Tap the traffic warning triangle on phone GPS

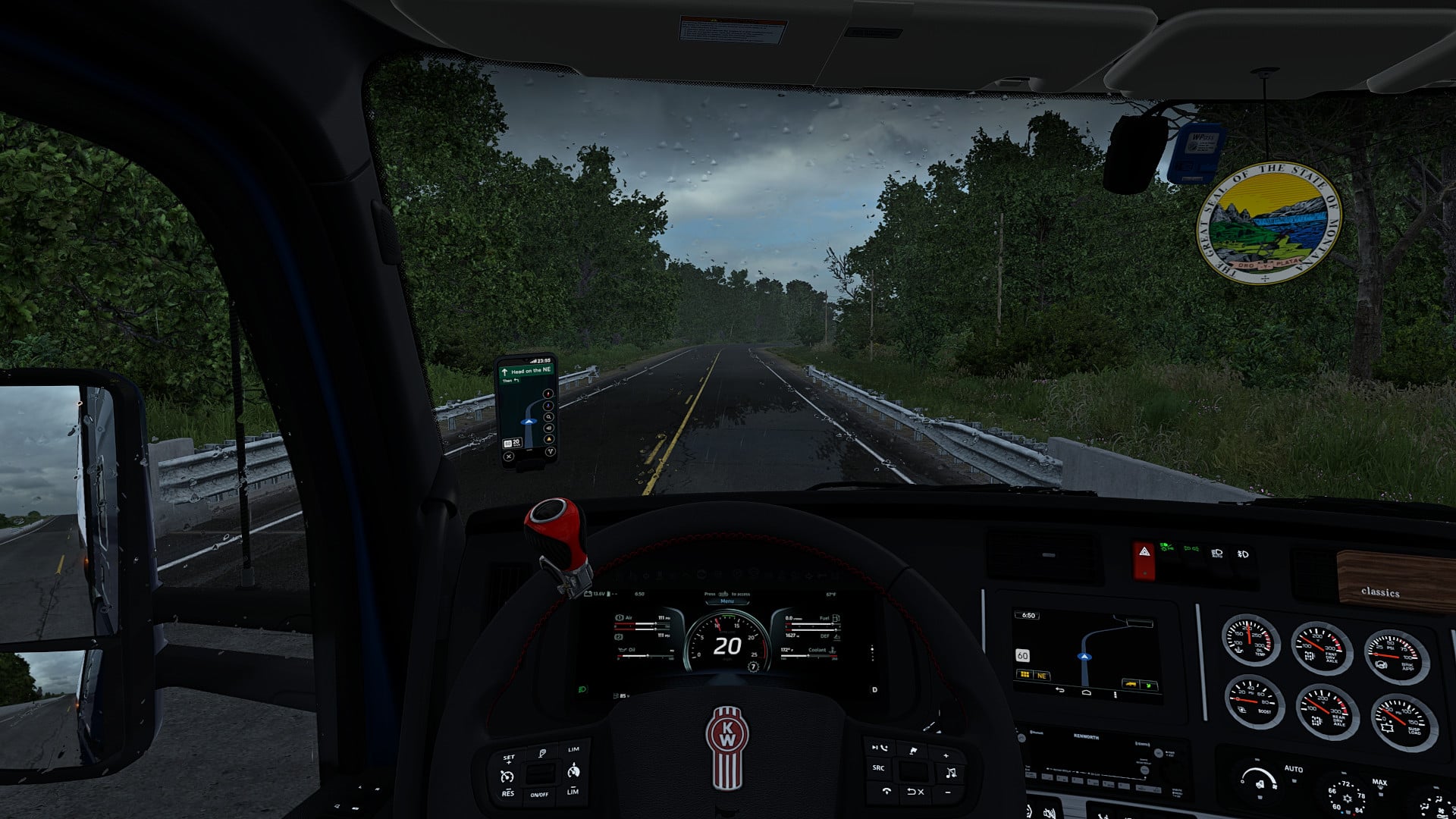(549, 438)
